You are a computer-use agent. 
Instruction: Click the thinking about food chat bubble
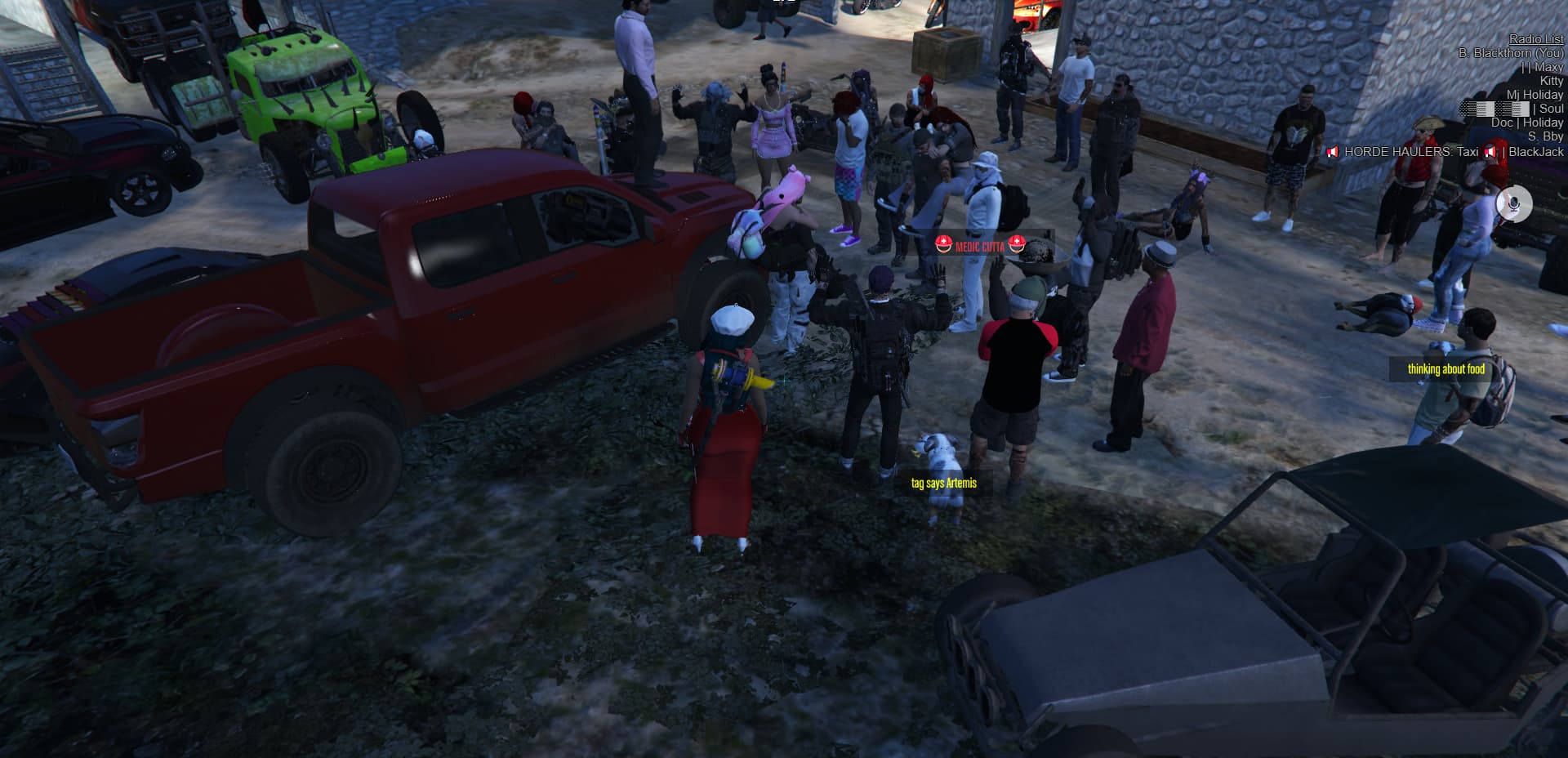tap(1445, 369)
